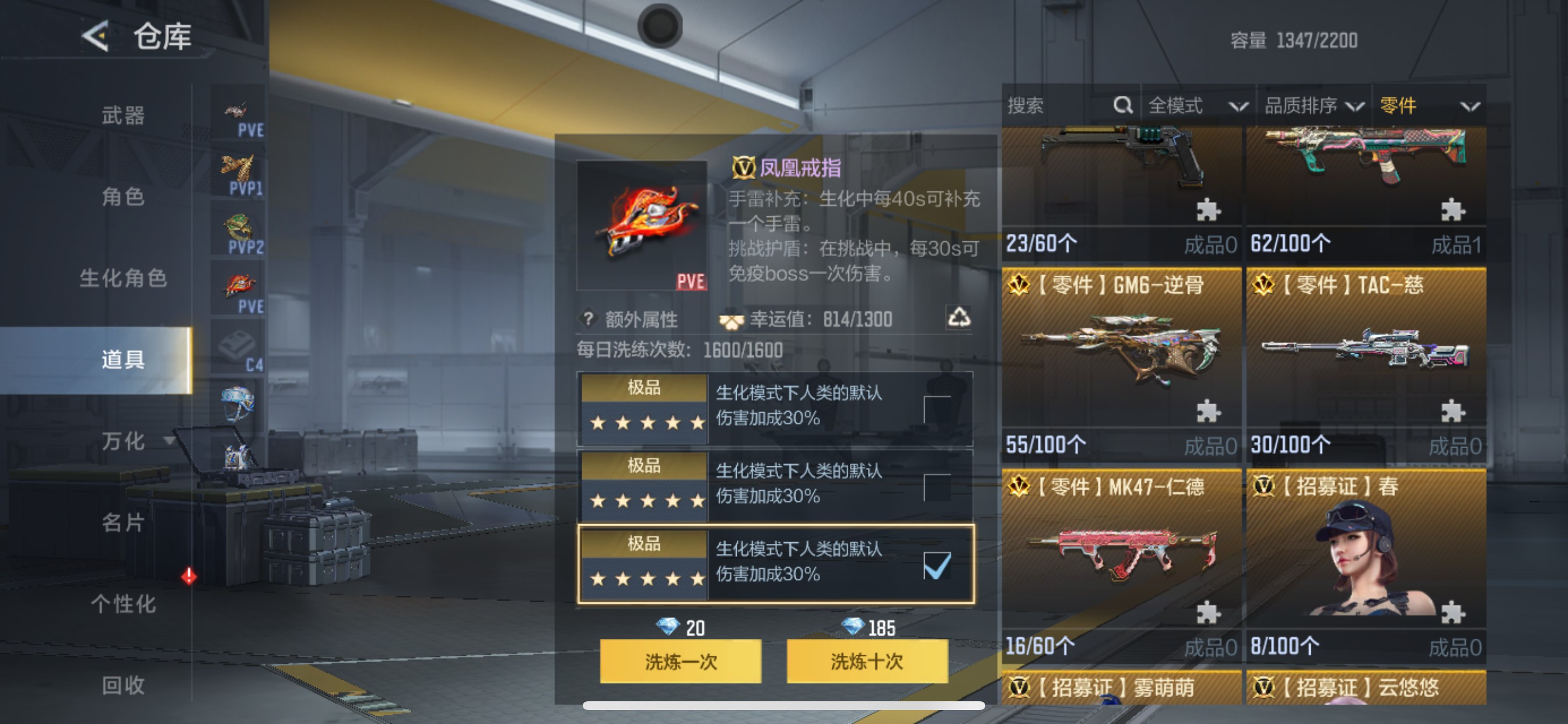
Task: Select the PVP1 grenade item slot
Action: [x=237, y=169]
